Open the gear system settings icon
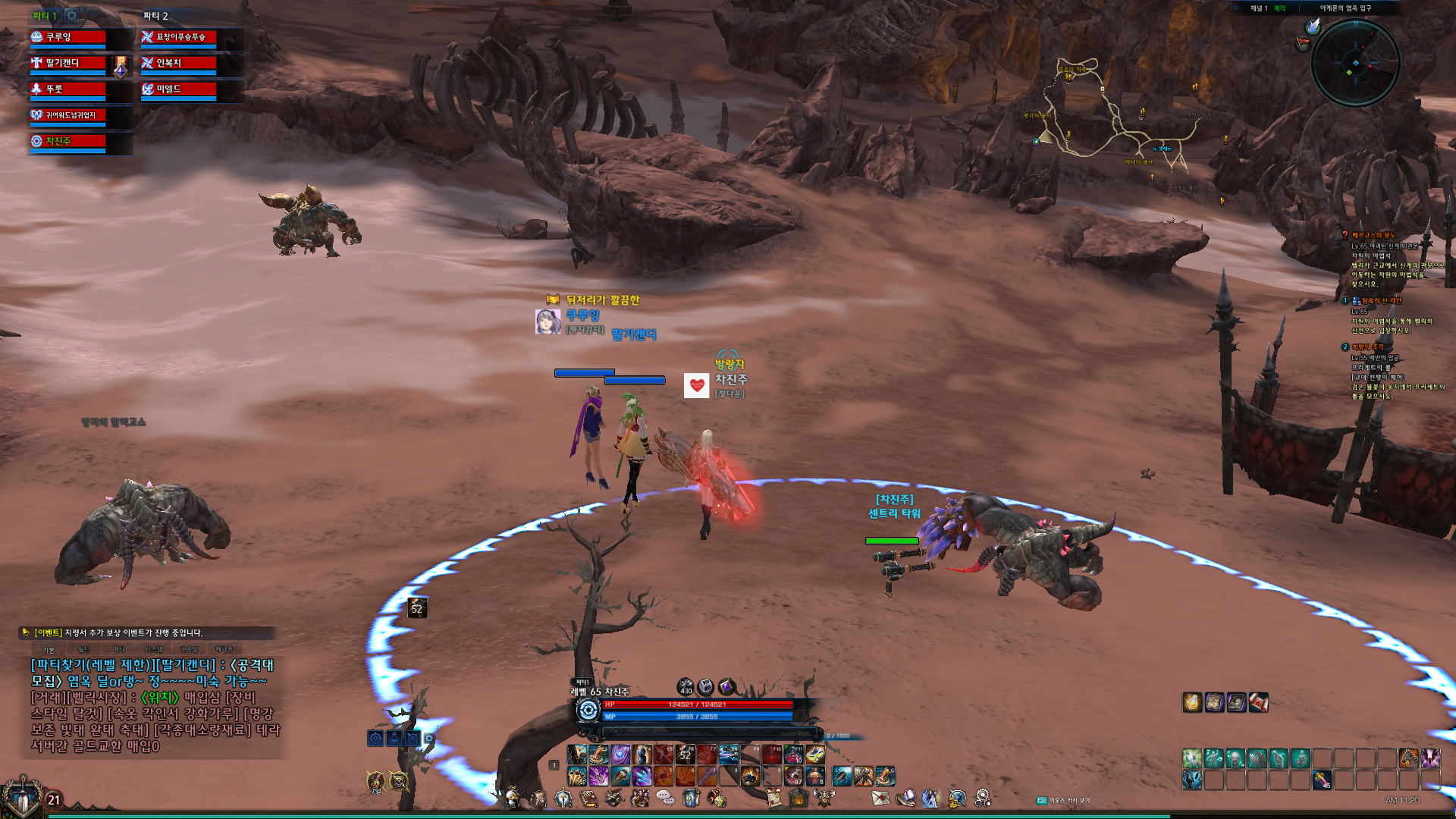 (x=983, y=798)
